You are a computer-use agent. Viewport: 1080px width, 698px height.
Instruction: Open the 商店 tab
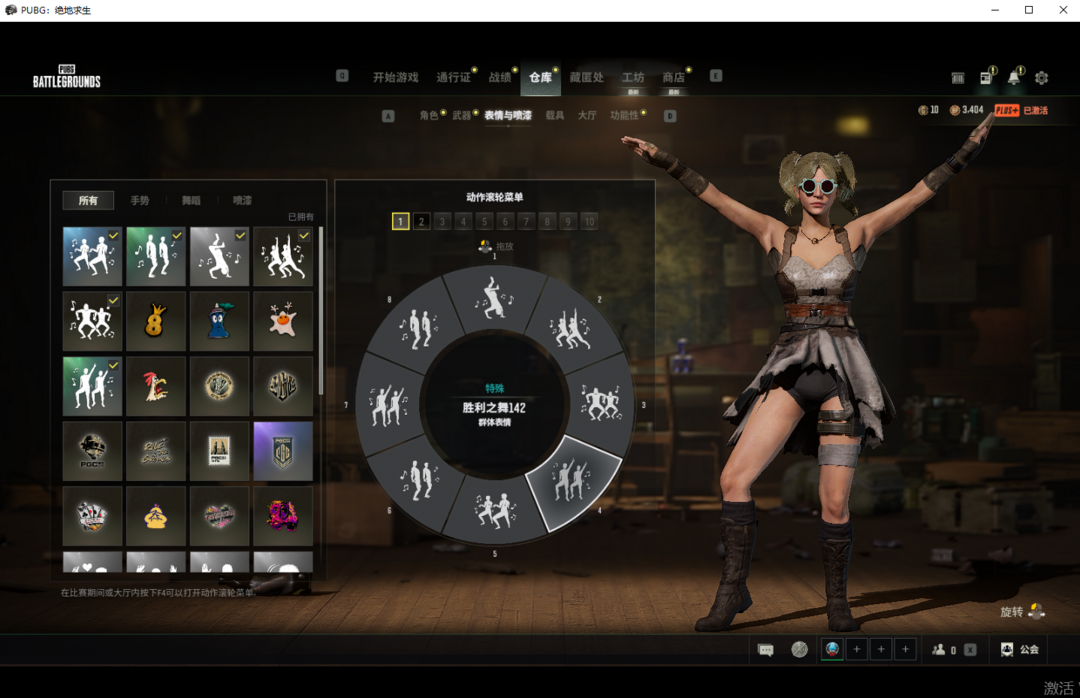[673, 77]
